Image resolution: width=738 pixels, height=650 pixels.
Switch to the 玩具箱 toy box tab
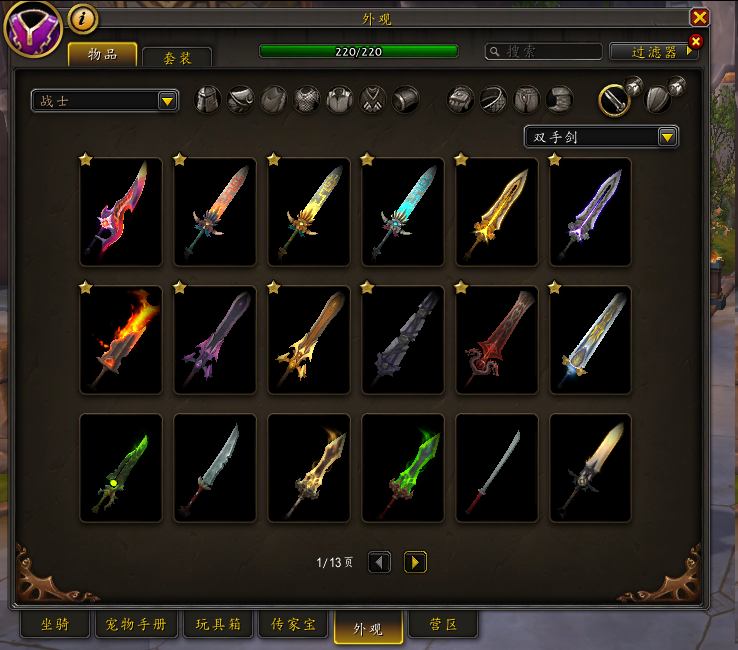217,625
